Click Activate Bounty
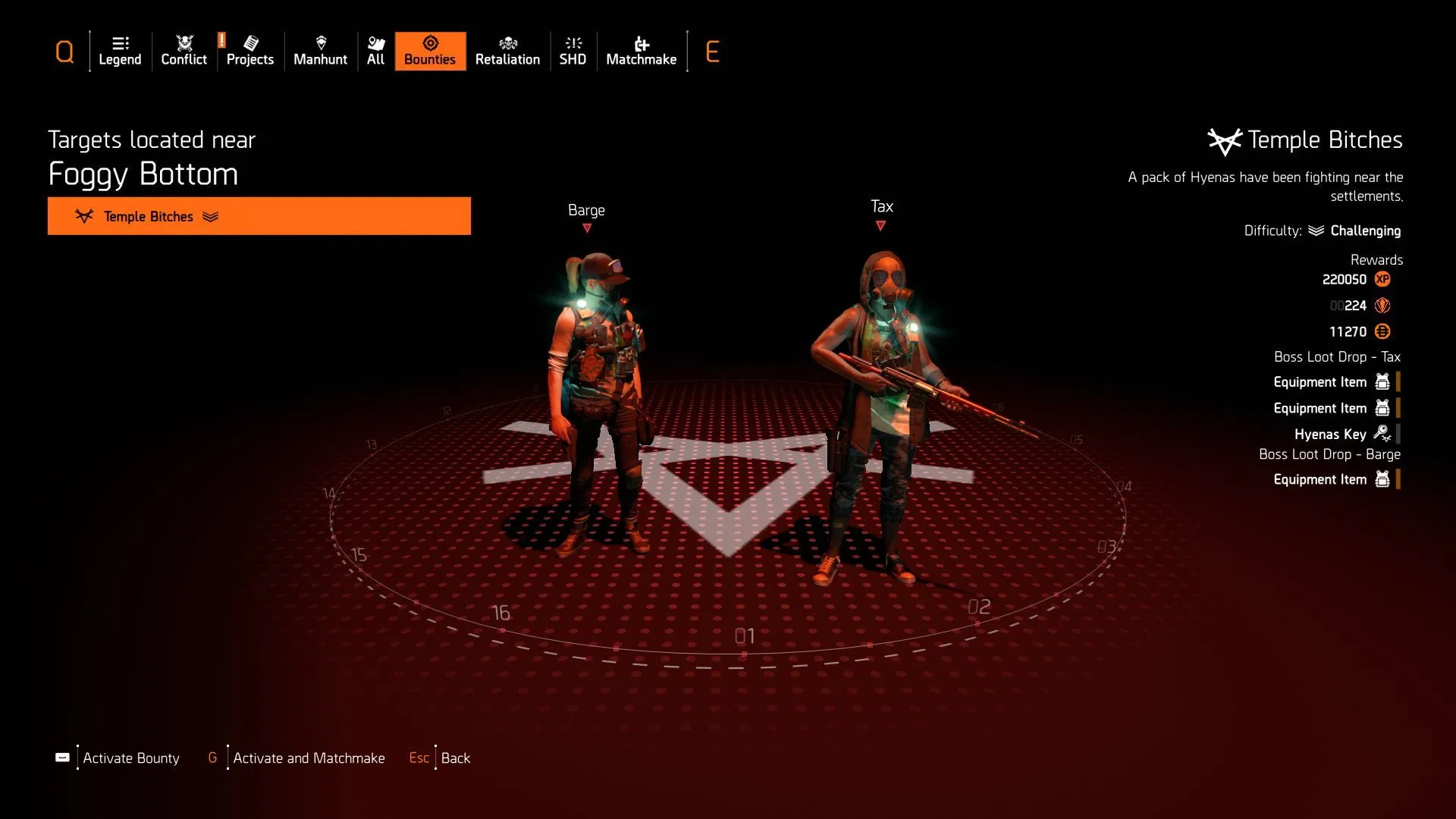 (130, 758)
